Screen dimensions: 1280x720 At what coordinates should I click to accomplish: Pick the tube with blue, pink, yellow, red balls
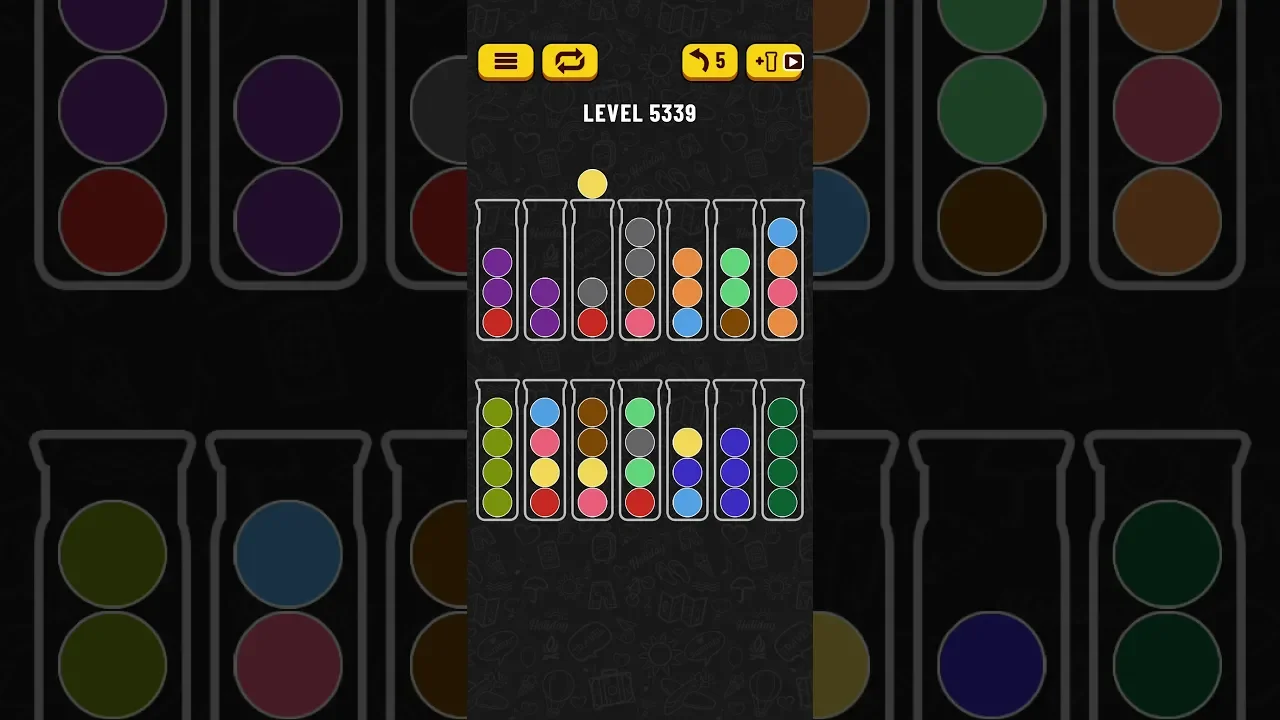[x=545, y=452]
